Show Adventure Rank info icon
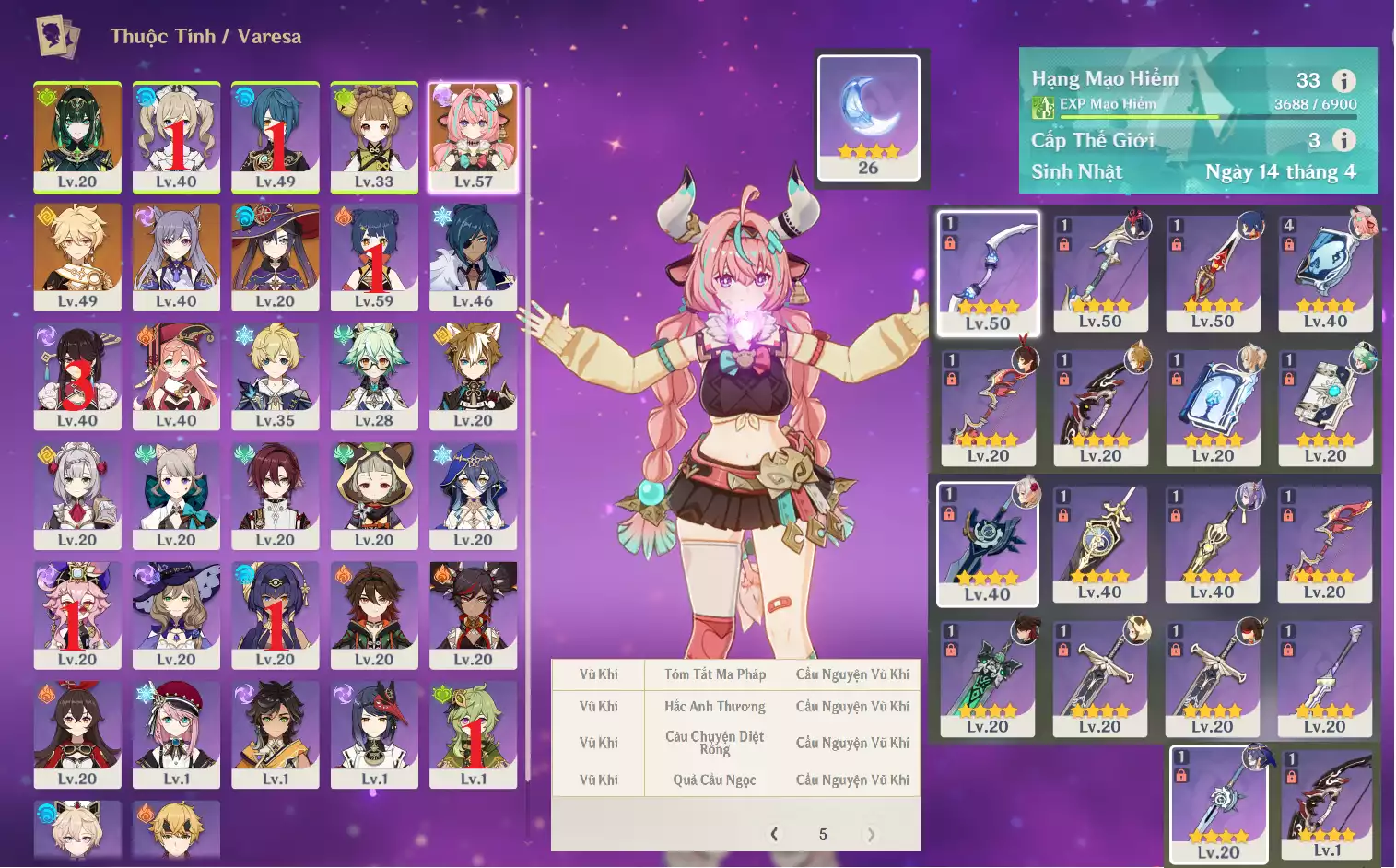 (x=1344, y=81)
